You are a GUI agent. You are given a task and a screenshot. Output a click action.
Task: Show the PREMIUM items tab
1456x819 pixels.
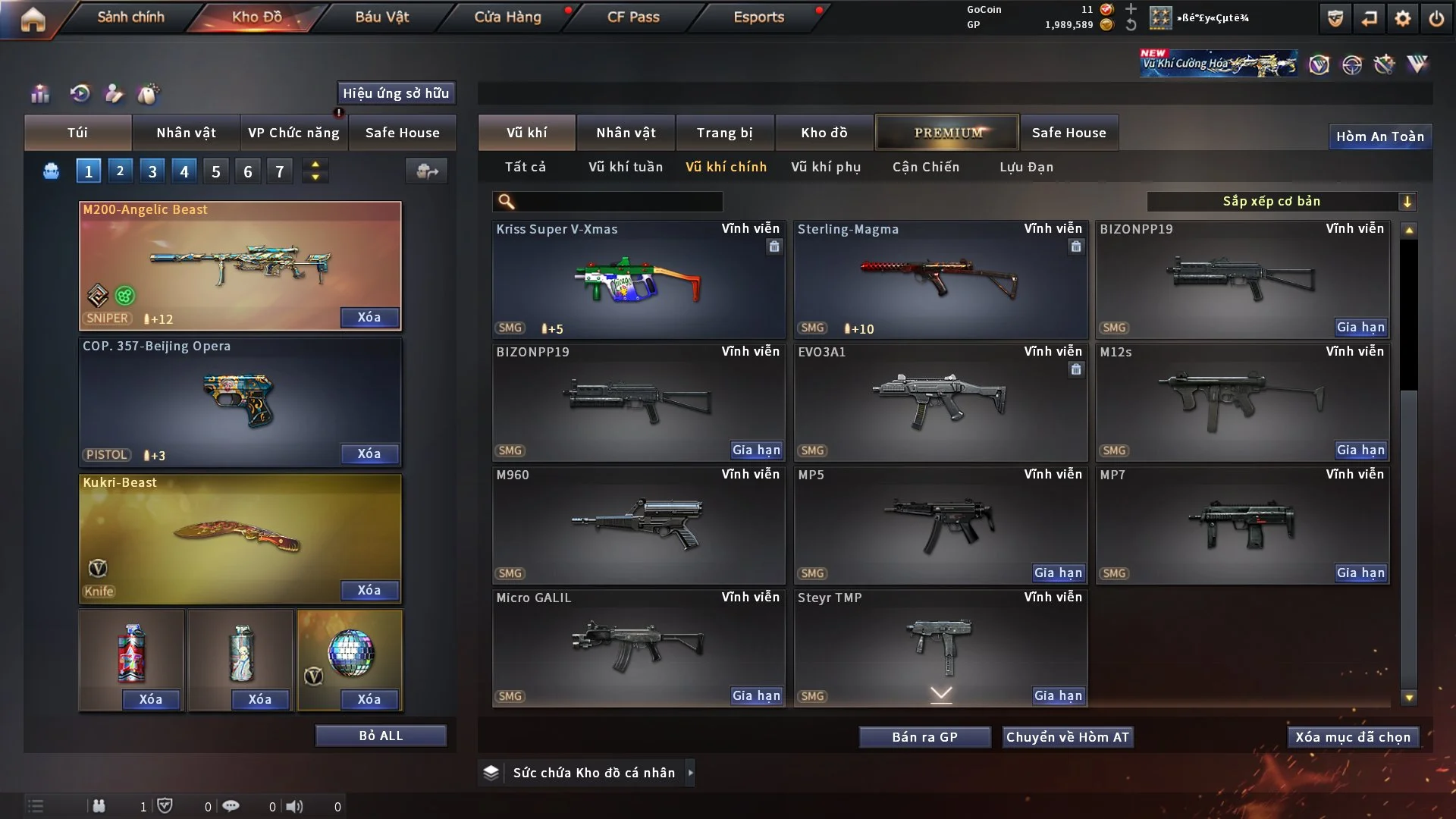(x=947, y=133)
